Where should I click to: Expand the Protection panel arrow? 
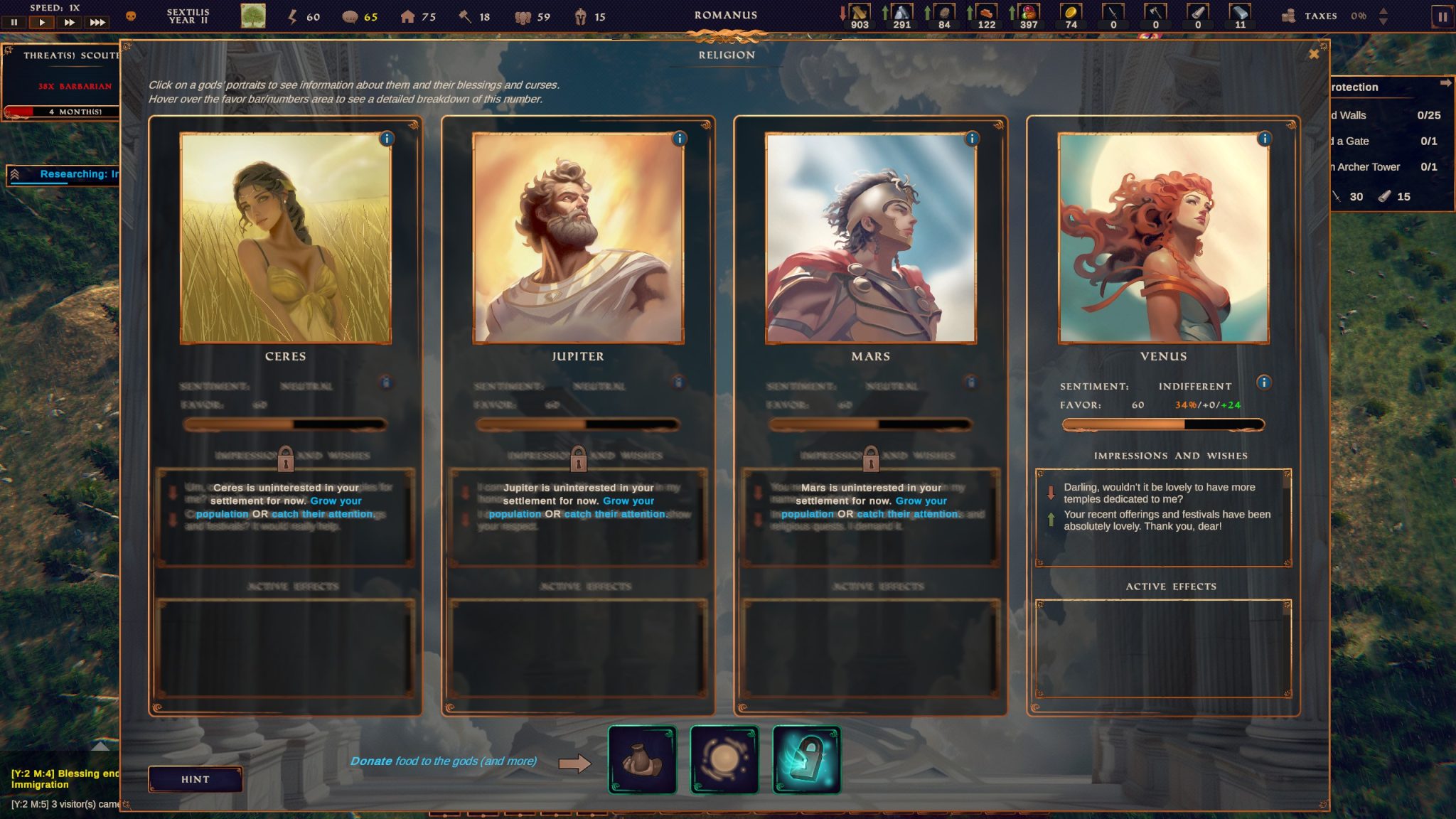pyautogui.click(x=1445, y=83)
